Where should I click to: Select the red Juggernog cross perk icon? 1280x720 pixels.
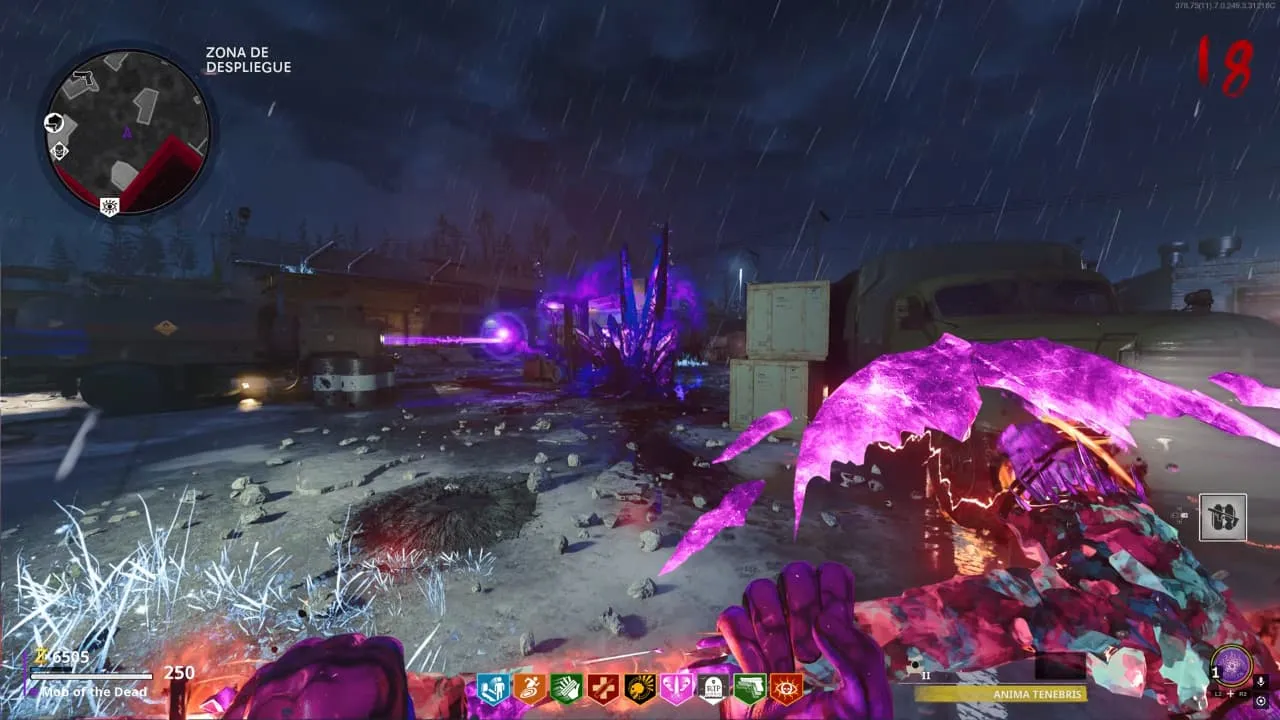point(603,688)
